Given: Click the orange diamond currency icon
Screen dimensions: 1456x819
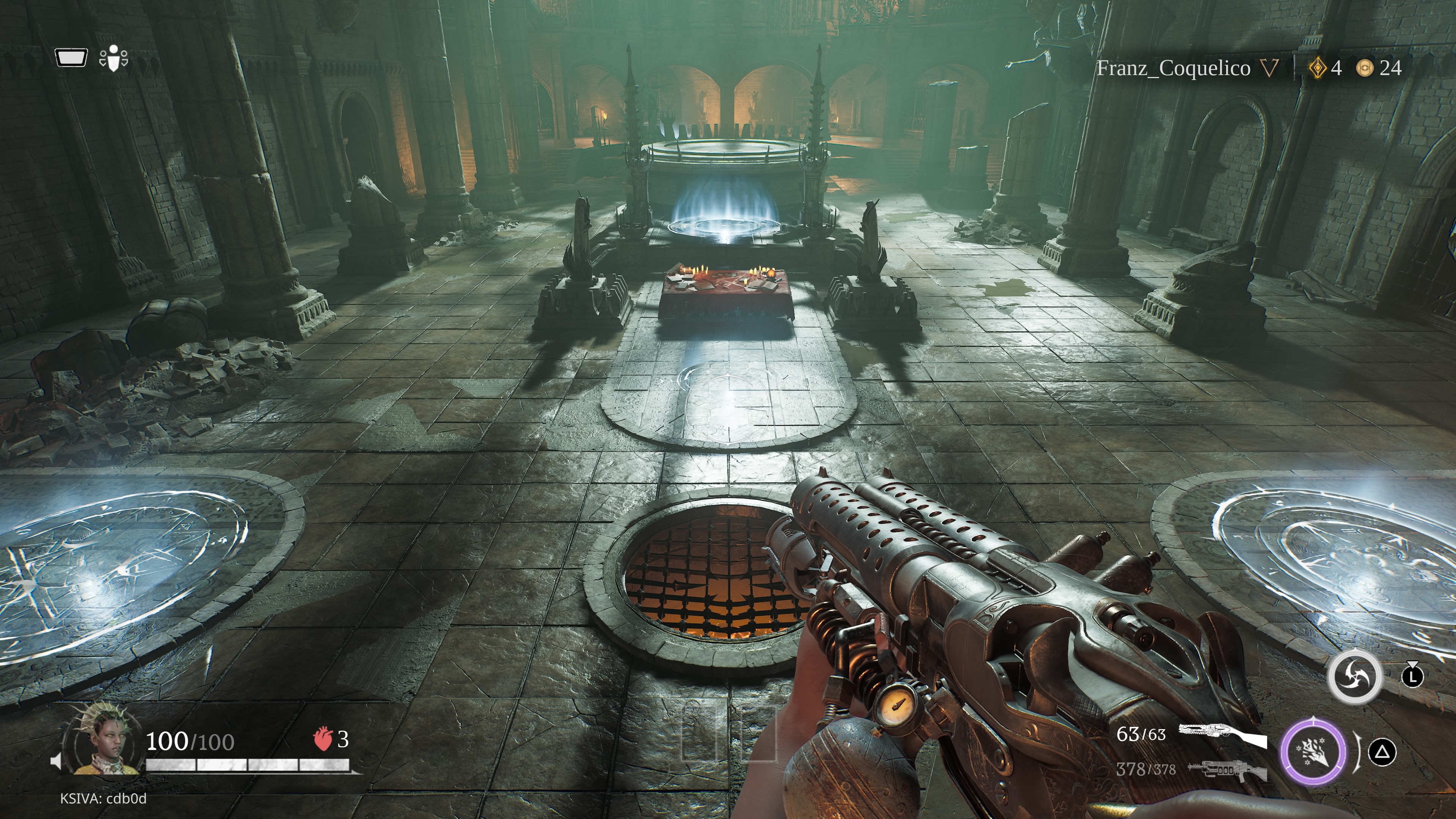Looking at the screenshot, I should click(x=1318, y=68).
